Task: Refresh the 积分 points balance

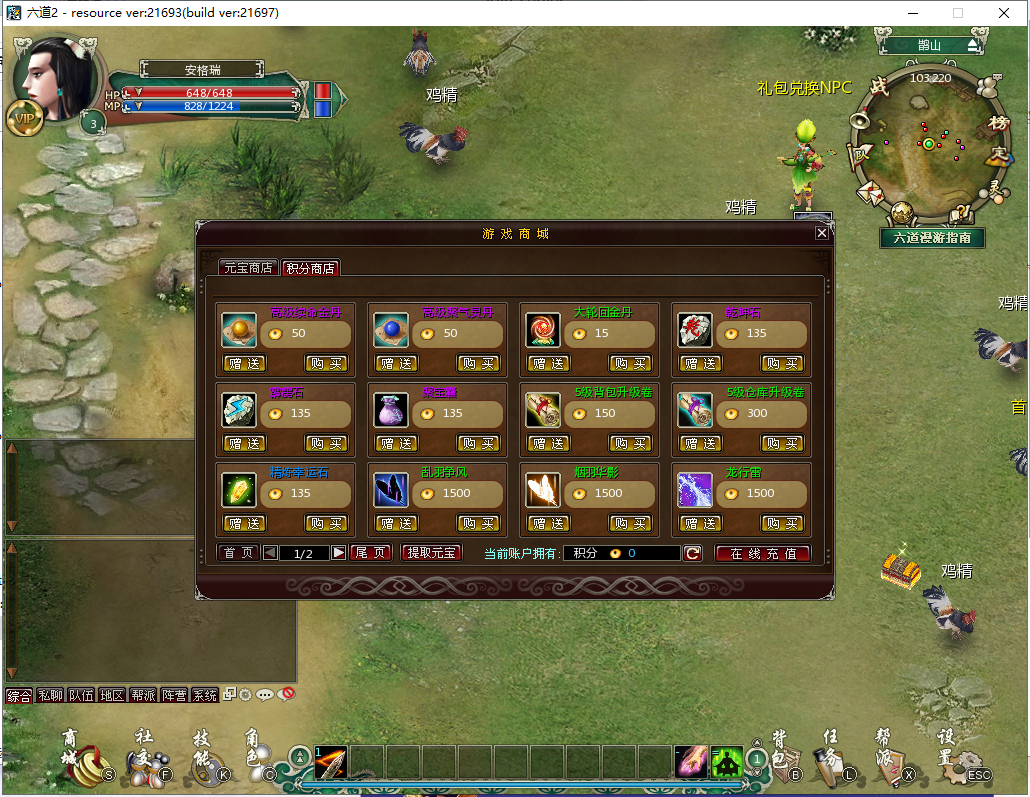Action: 692,553
